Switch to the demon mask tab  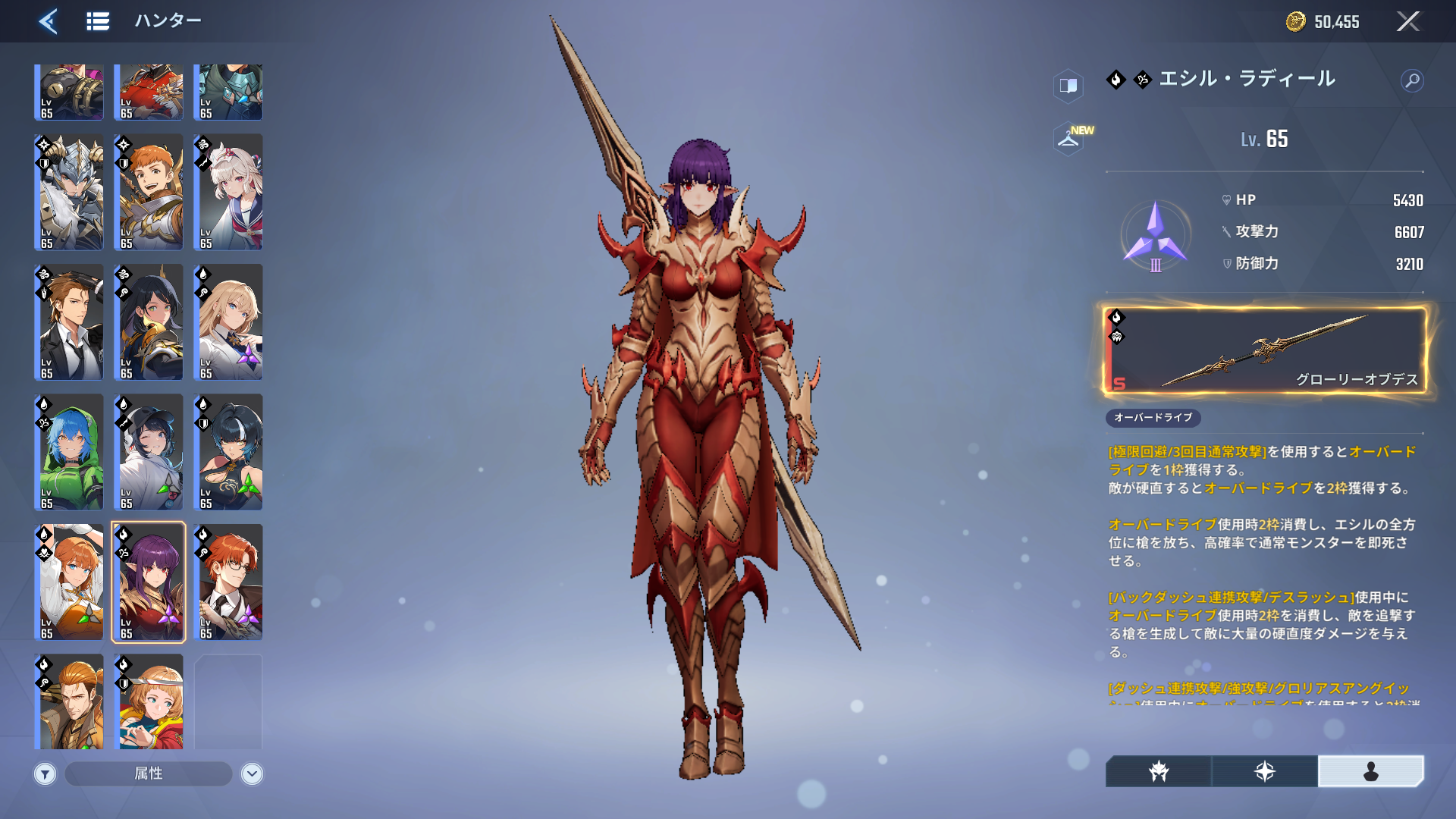click(1159, 771)
